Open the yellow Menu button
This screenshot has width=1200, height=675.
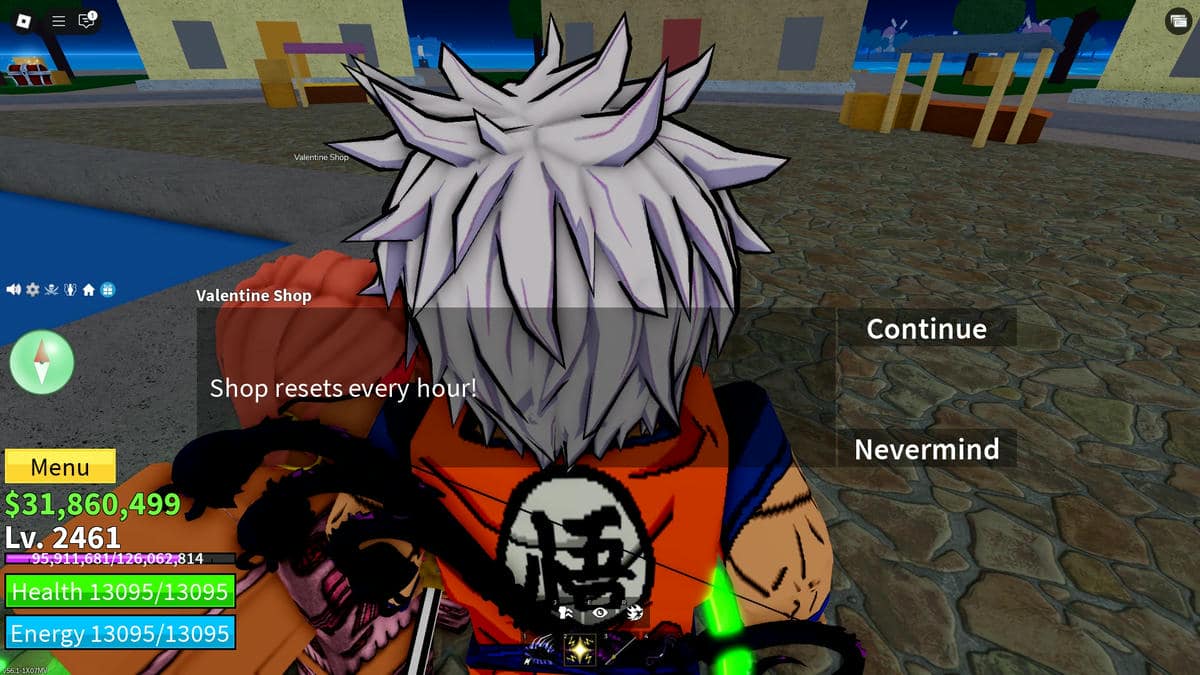click(x=60, y=467)
